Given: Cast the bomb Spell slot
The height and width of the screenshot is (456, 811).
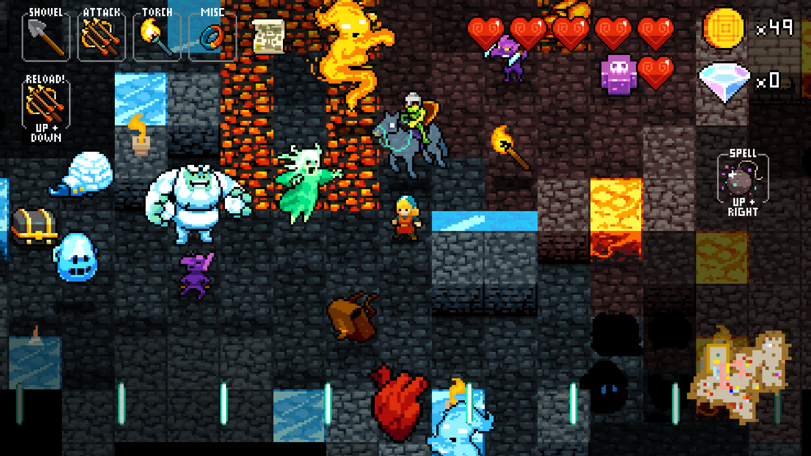Looking at the screenshot, I should (x=742, y=180).
